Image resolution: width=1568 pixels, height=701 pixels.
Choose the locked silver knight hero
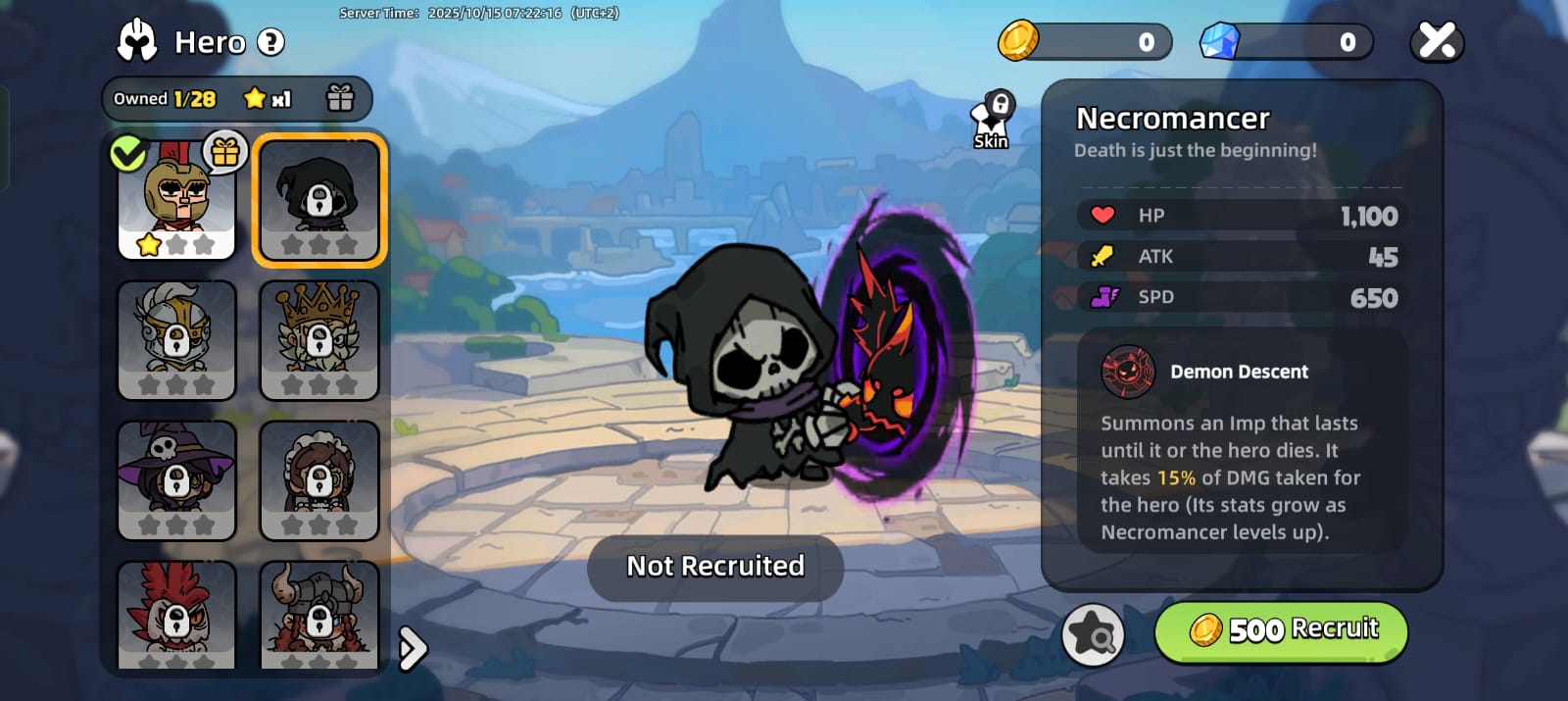[x=176, y=340]
